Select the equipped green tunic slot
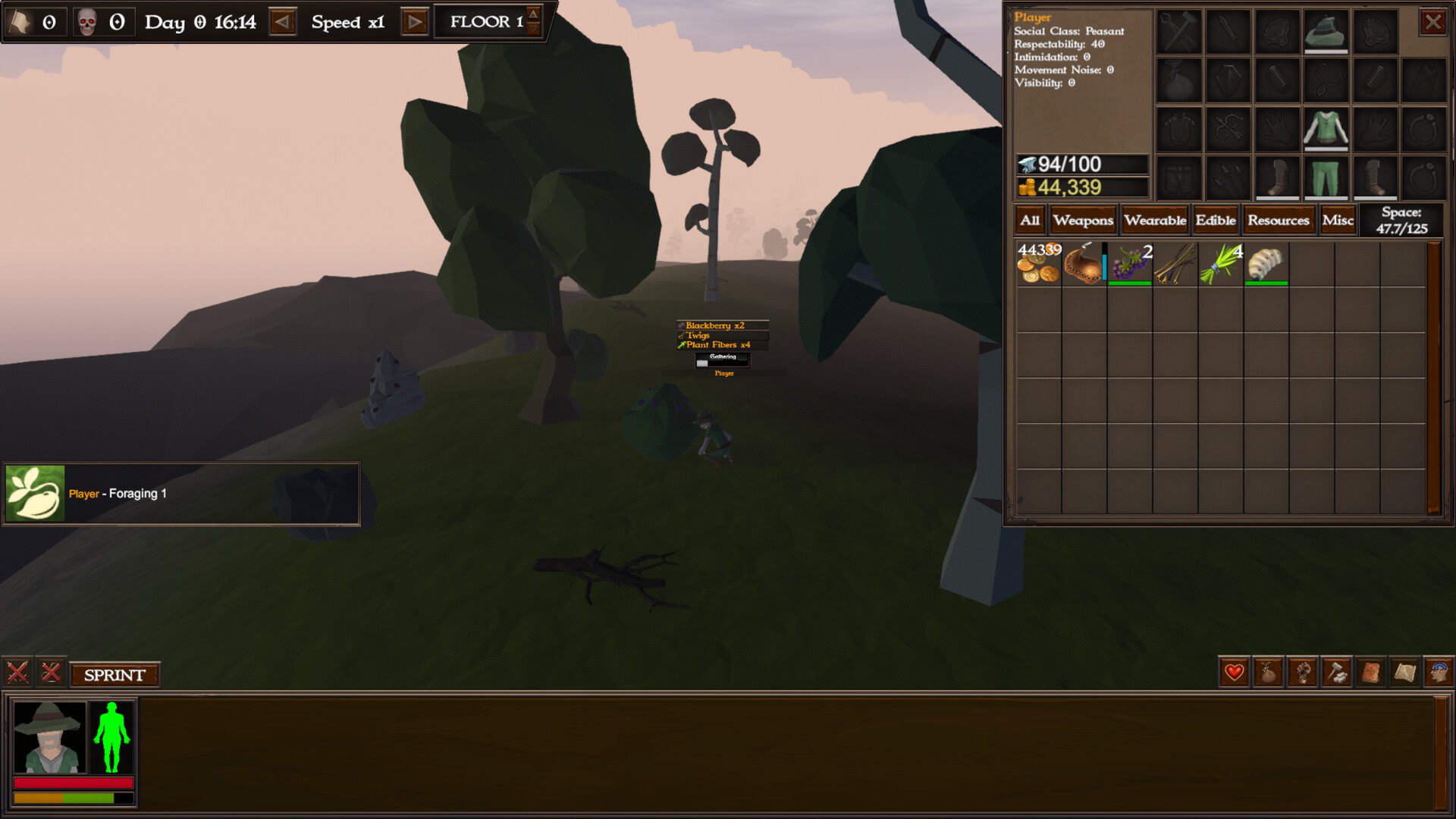The image size is (1456, 819). (1326, 129)
